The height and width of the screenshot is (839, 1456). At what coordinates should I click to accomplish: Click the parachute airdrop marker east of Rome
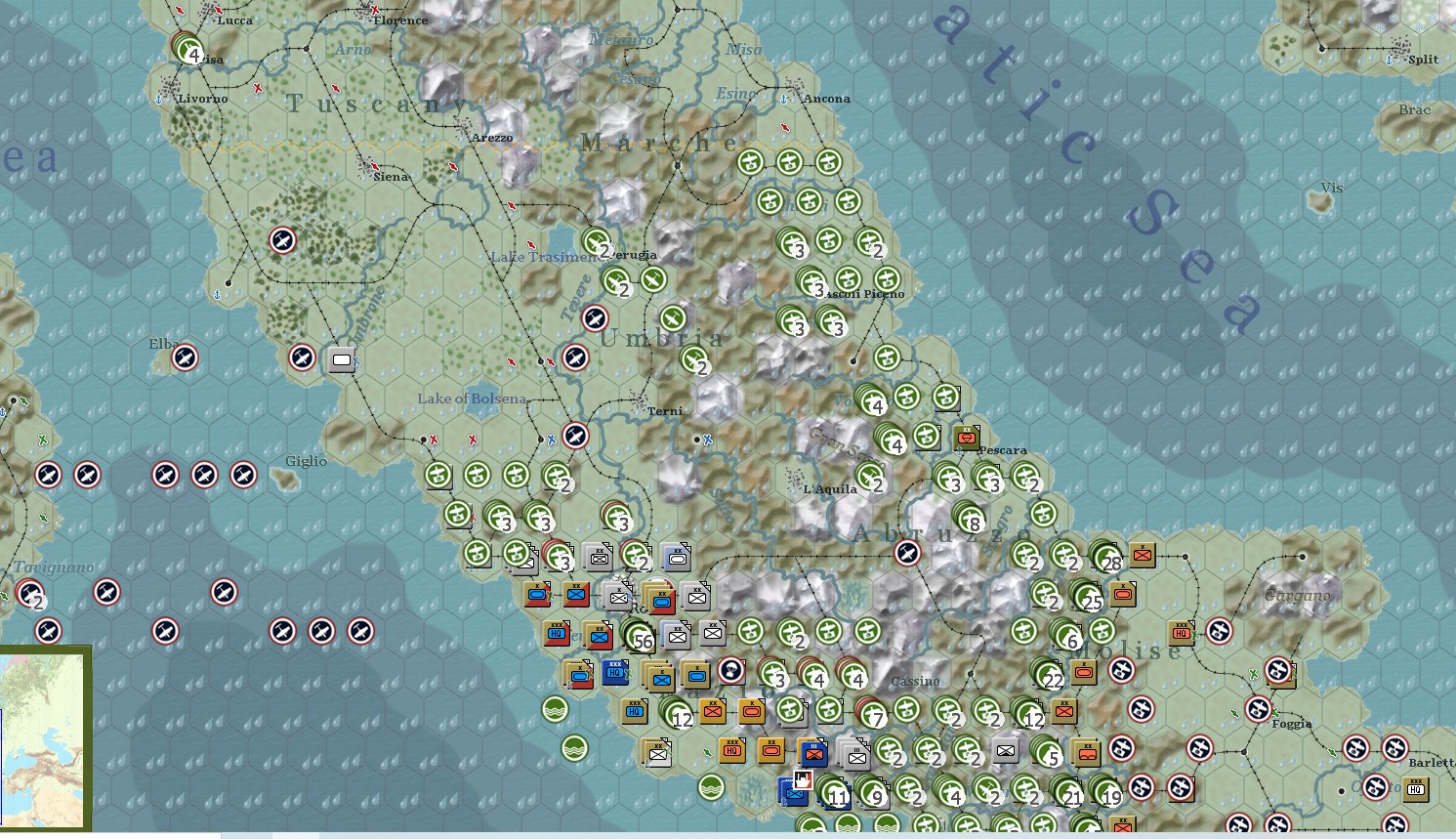point(732,672)
